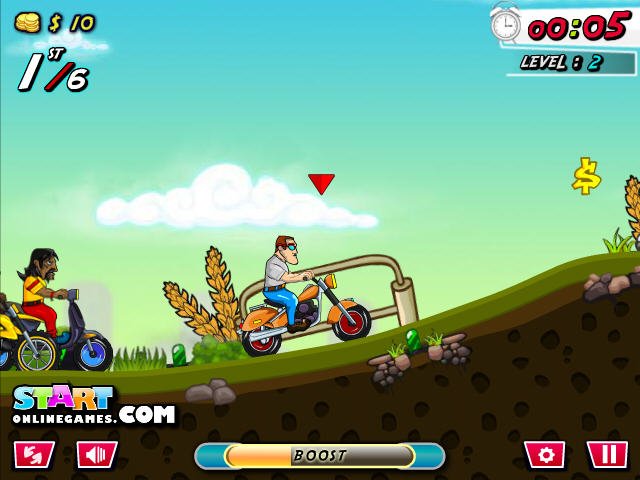Activate the Boost bar
The height and width of the screenshot is (480, 640).
pos(319,456)
